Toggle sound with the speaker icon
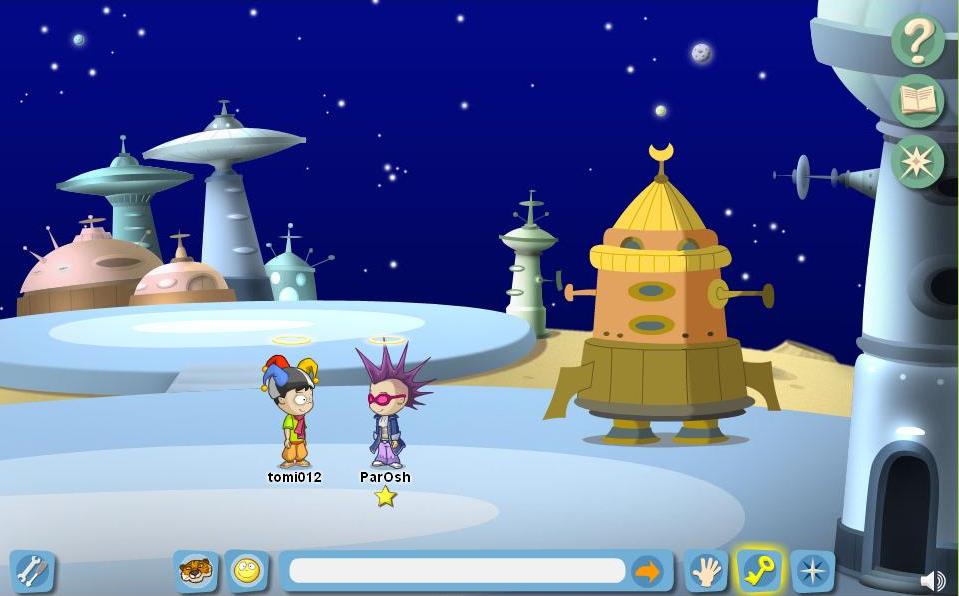The height and width of the screenshot is (596, 959). 932,581
